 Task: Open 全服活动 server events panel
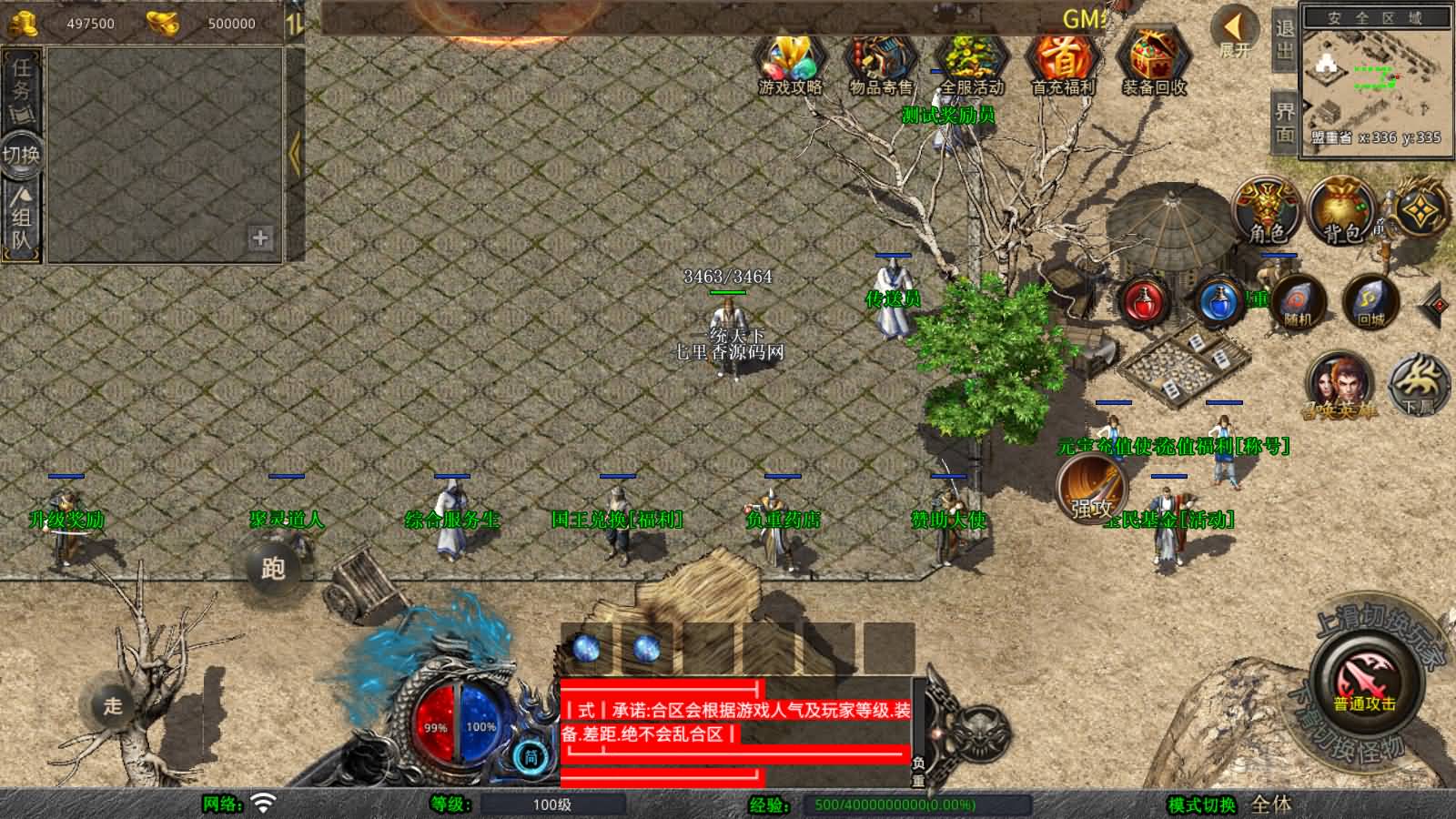pos(969,59)
